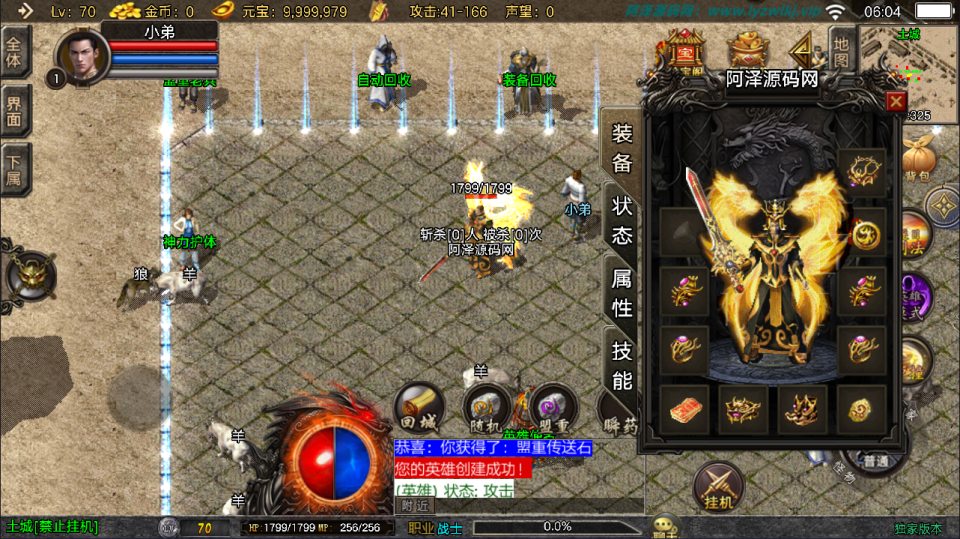Click hero portrait of 小弟
Screen dimensions: 960x539
[x=83, y=56]
